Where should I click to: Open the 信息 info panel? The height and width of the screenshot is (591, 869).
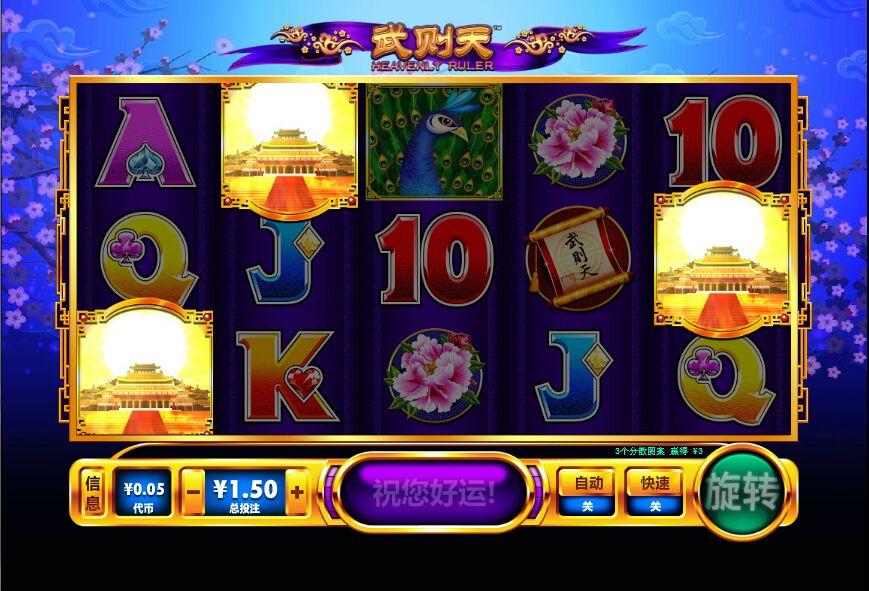click(92, 492)
